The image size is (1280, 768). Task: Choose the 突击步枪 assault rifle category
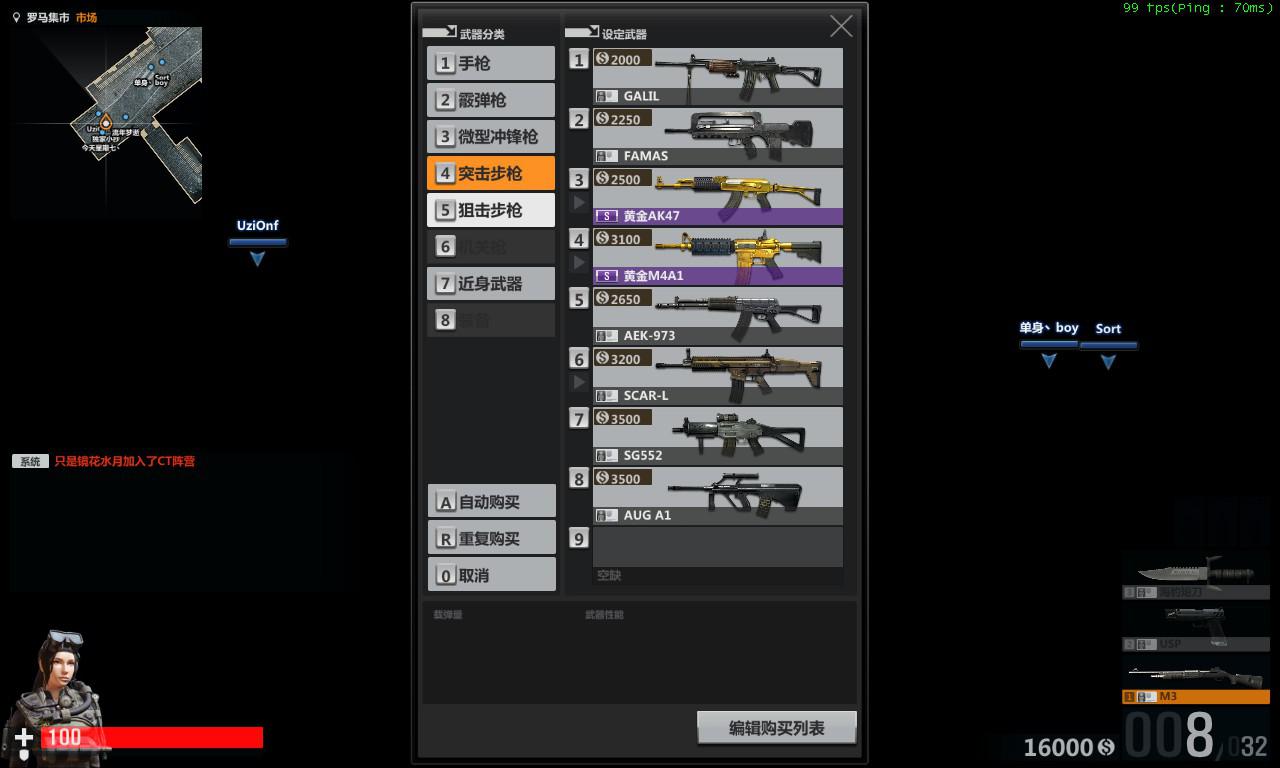(x=491, y=173)
